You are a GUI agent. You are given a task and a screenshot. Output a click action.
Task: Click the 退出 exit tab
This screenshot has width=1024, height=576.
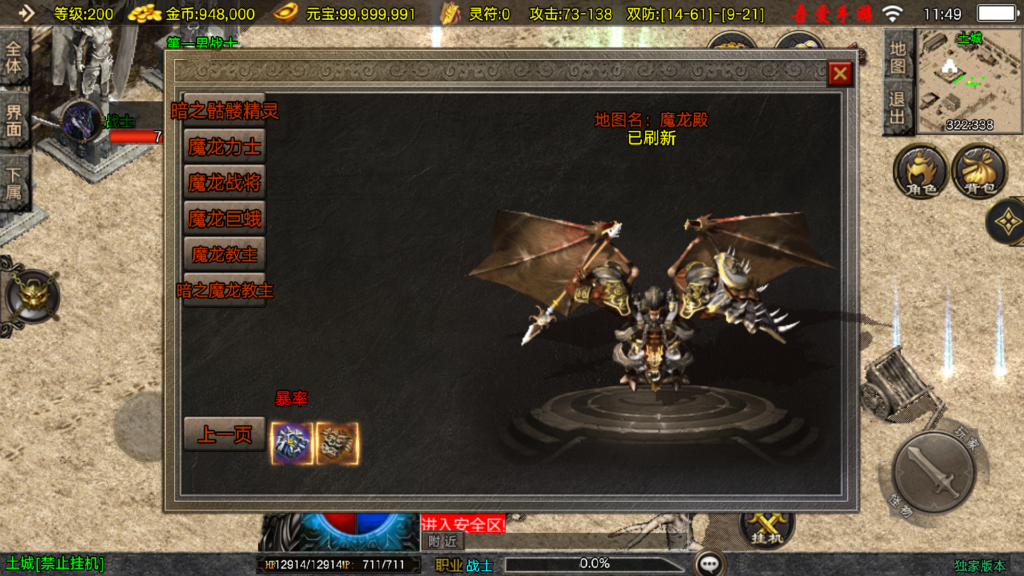pos(898,108)
